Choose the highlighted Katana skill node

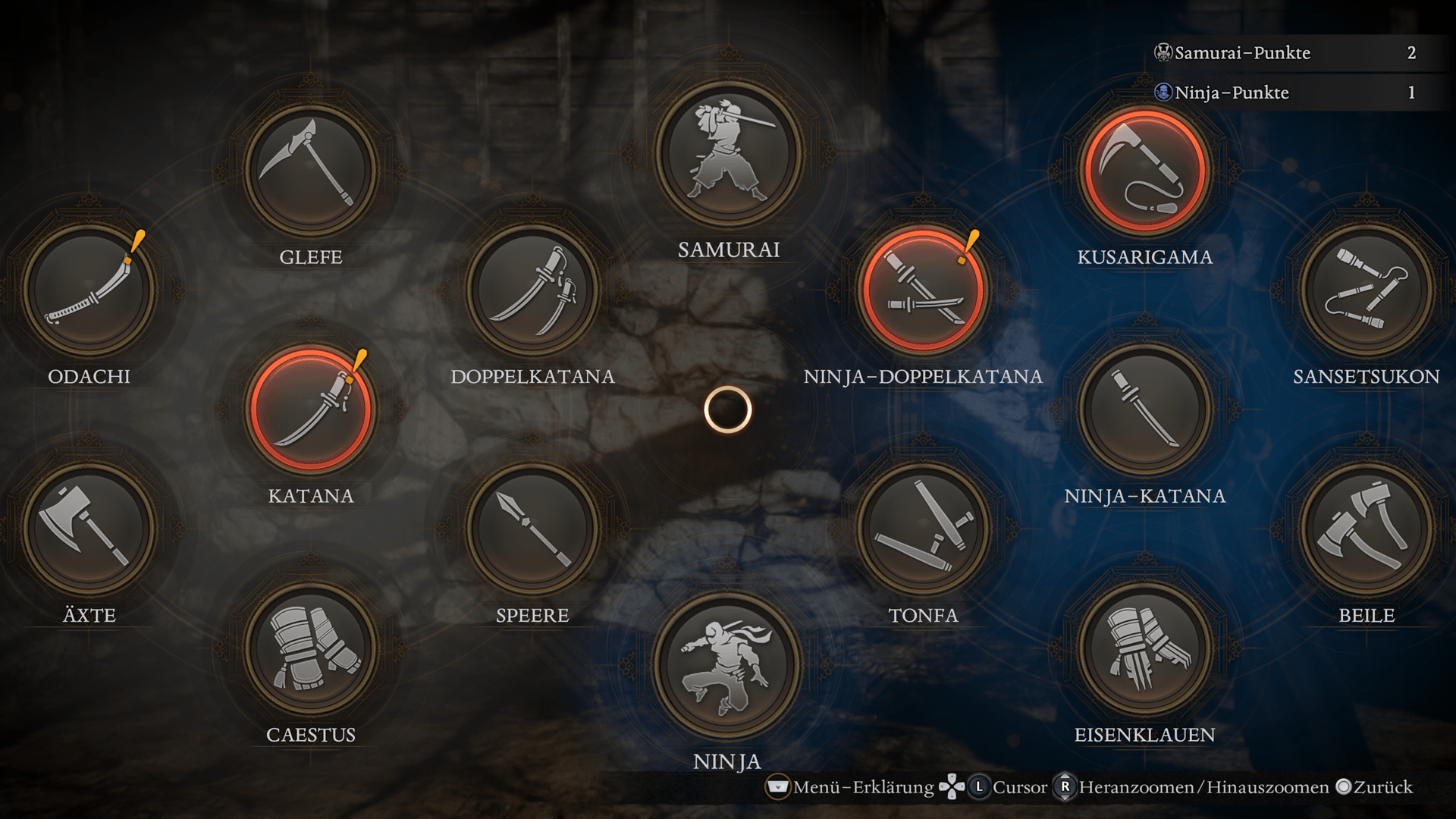point(311,409)
